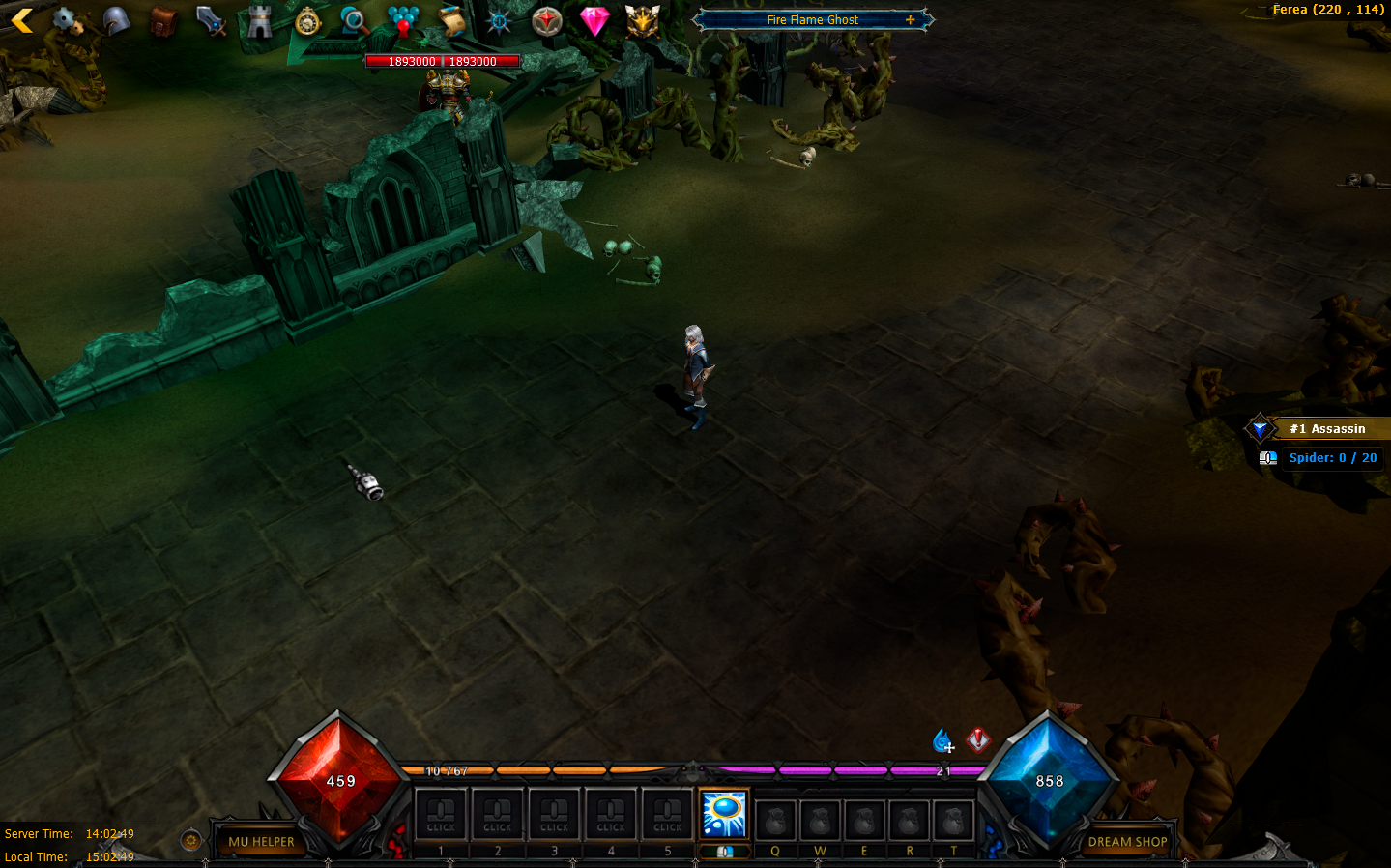
Task: Open the Dream Shop
Action: pos(1127,842)
